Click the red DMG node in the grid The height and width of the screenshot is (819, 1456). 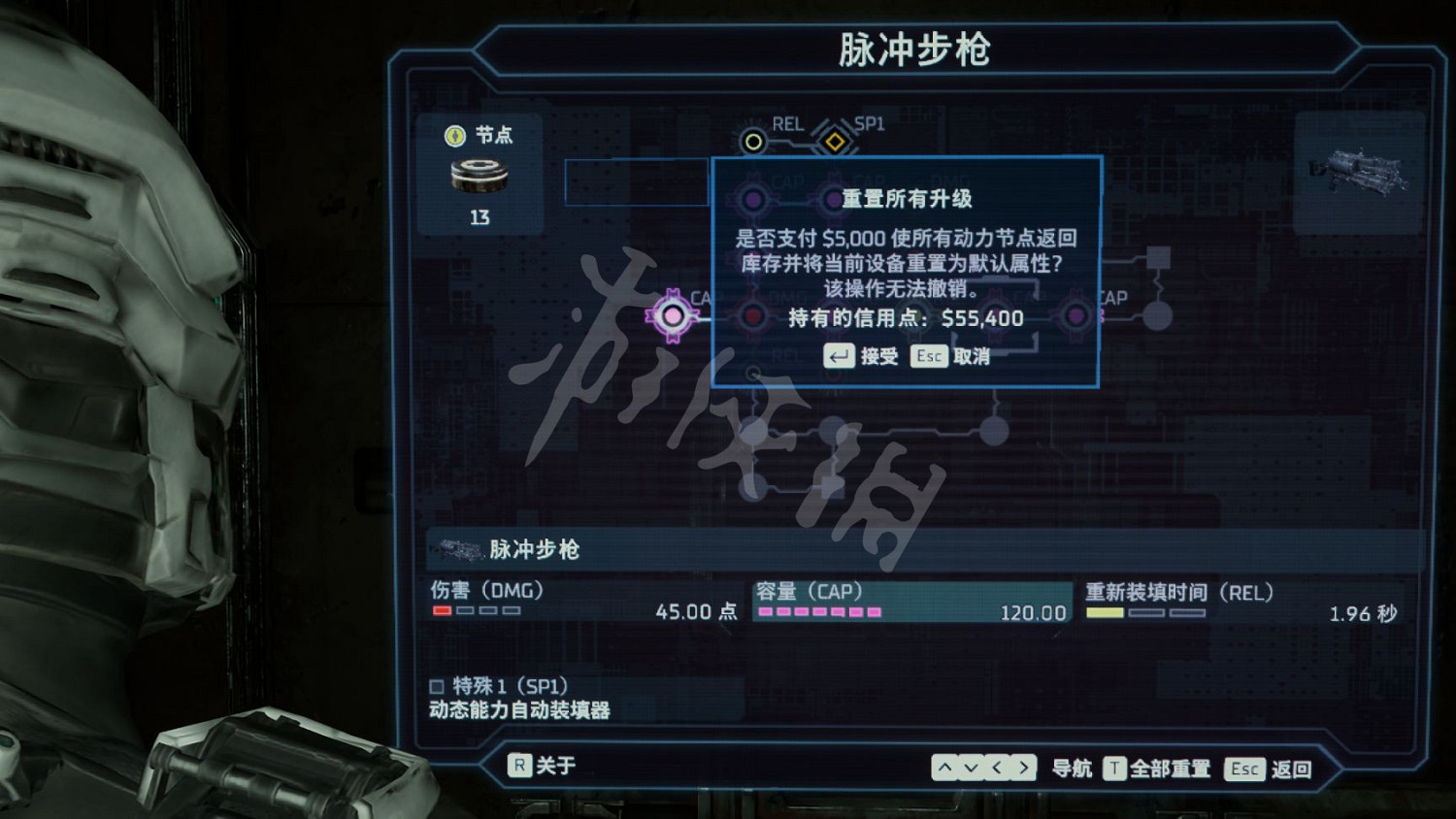pos(752,315)
